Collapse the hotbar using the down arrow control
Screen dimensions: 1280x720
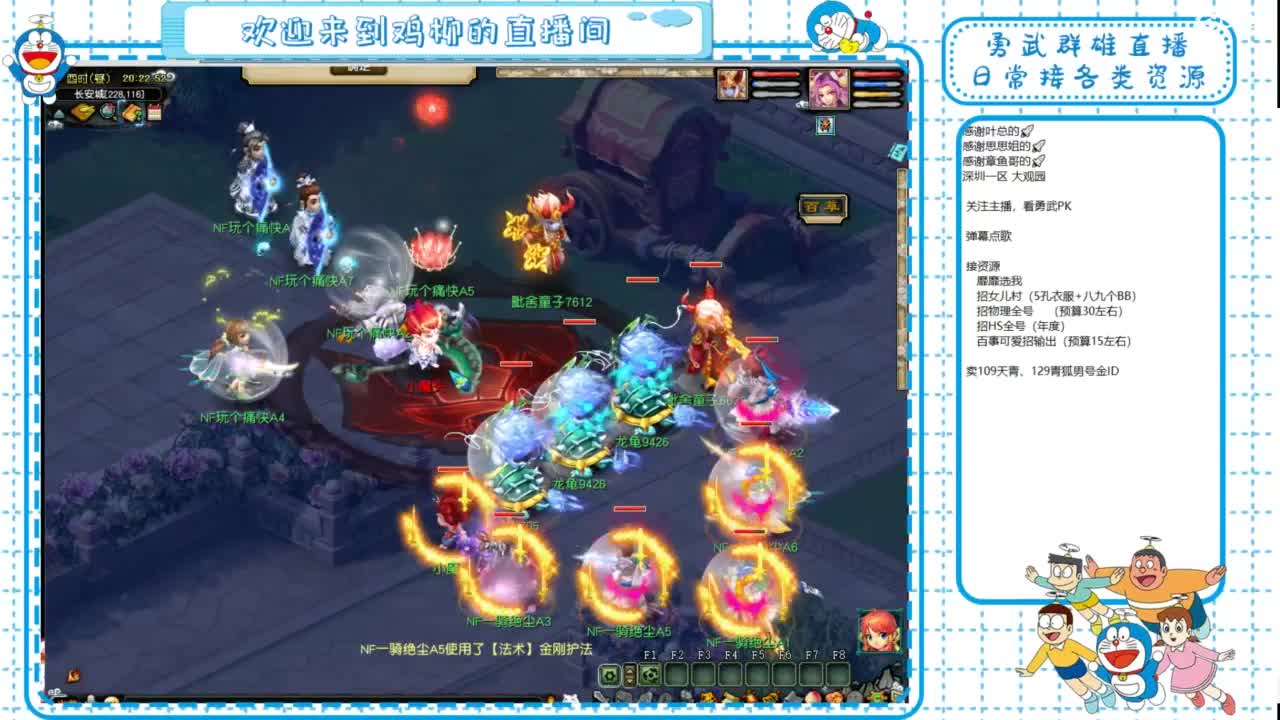click(x=628, y=679)
